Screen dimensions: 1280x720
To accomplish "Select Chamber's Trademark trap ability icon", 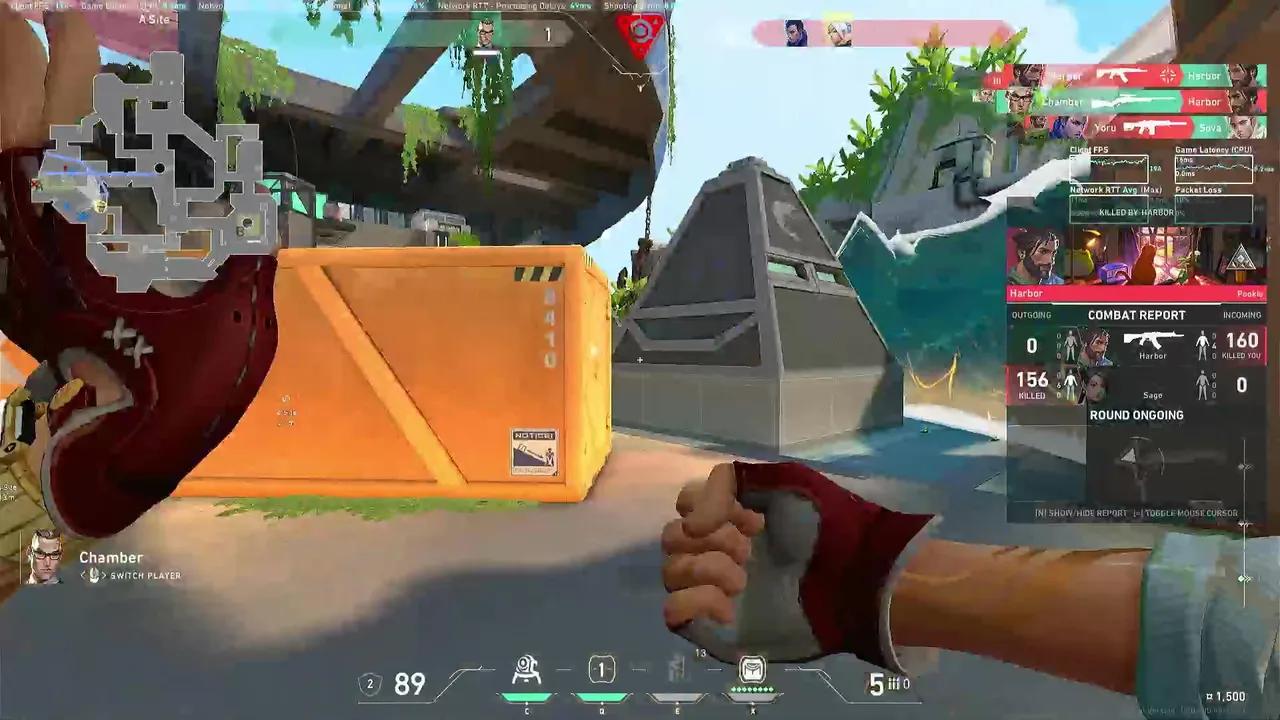I will [527, 670].
